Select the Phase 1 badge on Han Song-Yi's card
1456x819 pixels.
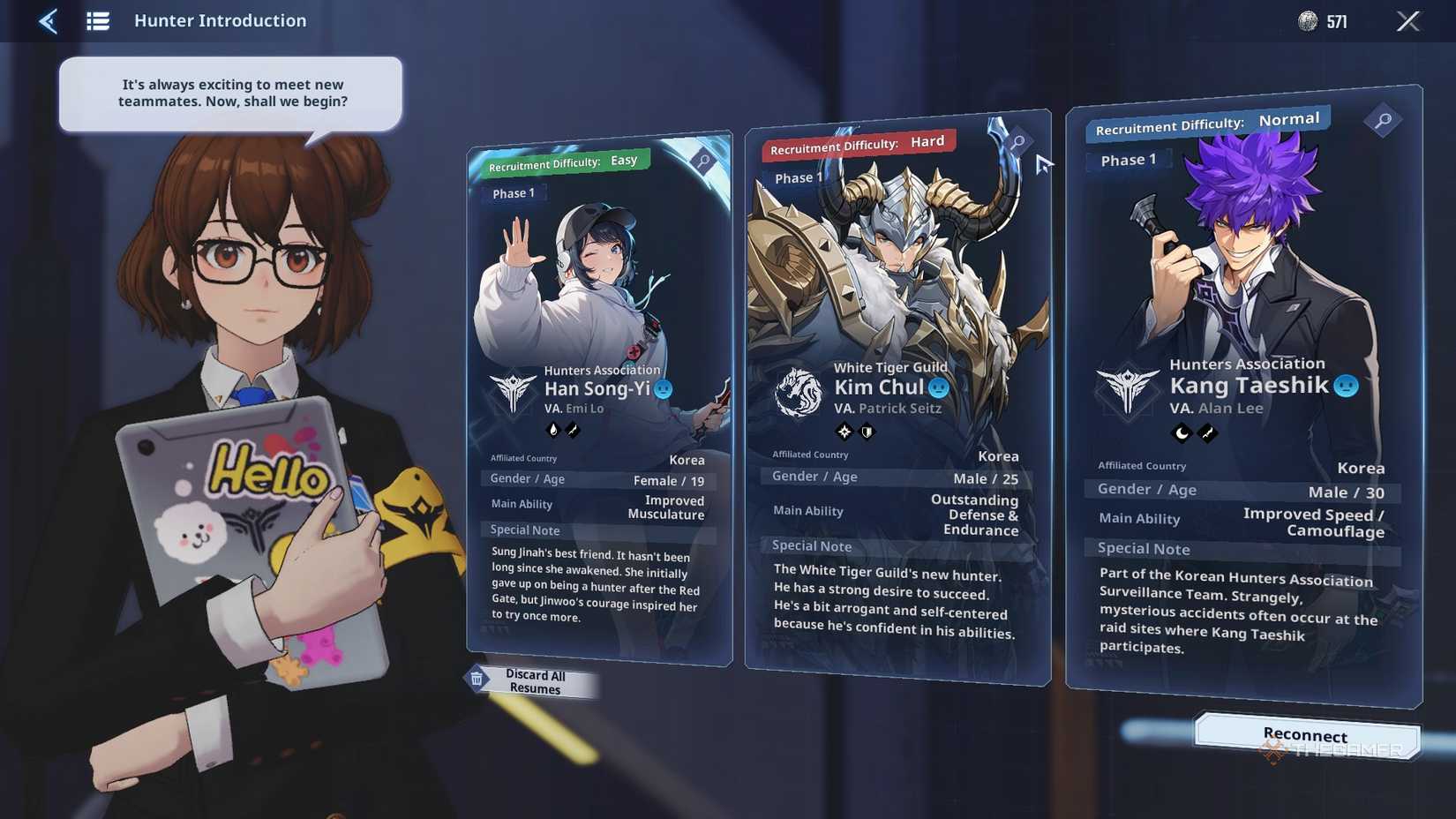pyautogui.click(x=514, y=192)
